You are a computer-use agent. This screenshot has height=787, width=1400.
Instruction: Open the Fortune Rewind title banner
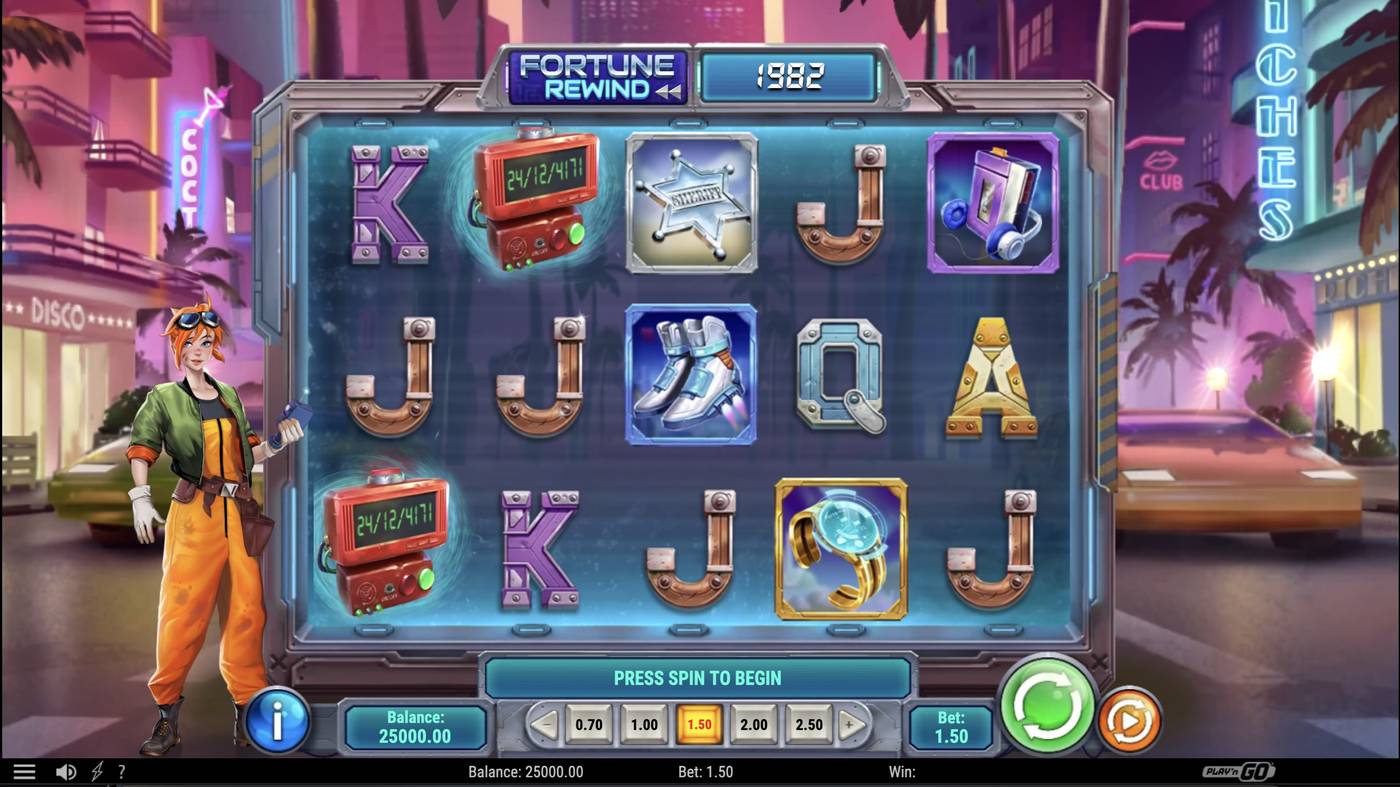click(600, 76)
